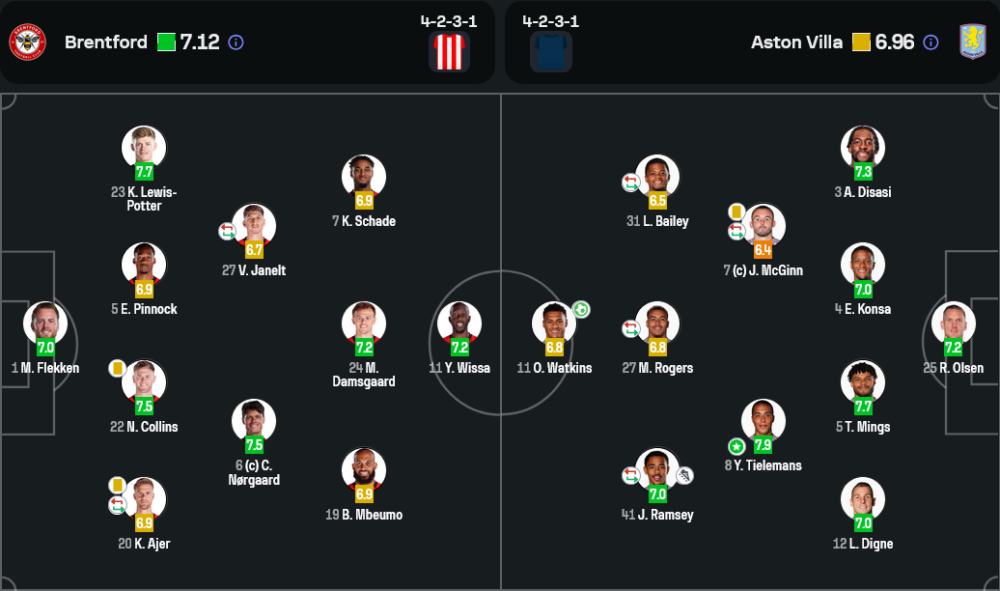Select N. Collins' player avatar
Screen dimensions: 1000x591
coord(144,383)
